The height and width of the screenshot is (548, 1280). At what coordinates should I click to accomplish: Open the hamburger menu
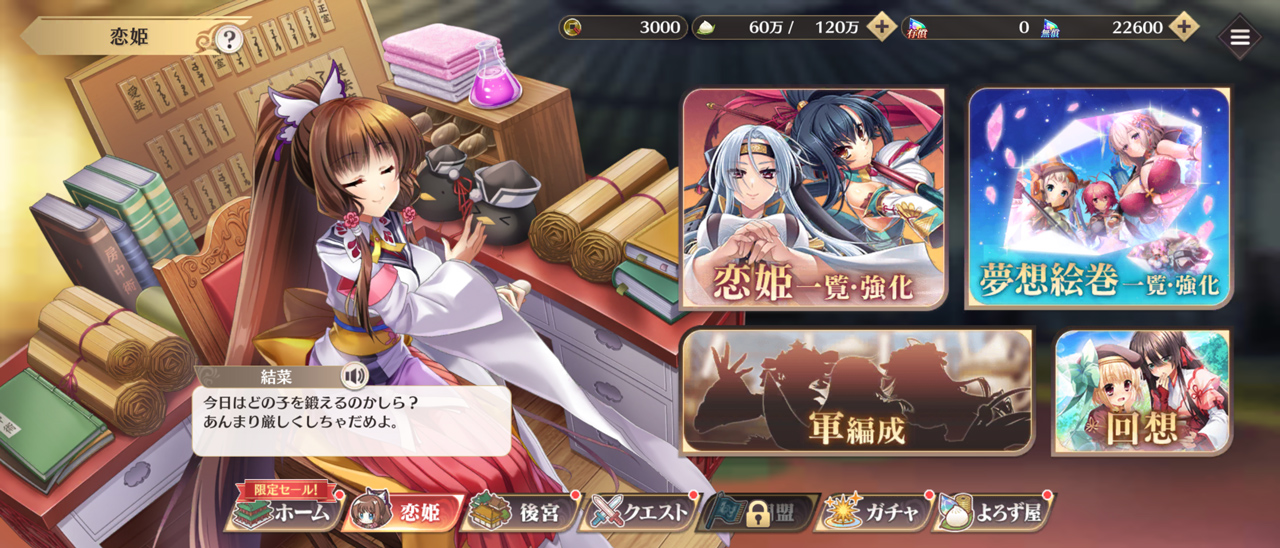pyautogui.click(x=1240, y=37)
